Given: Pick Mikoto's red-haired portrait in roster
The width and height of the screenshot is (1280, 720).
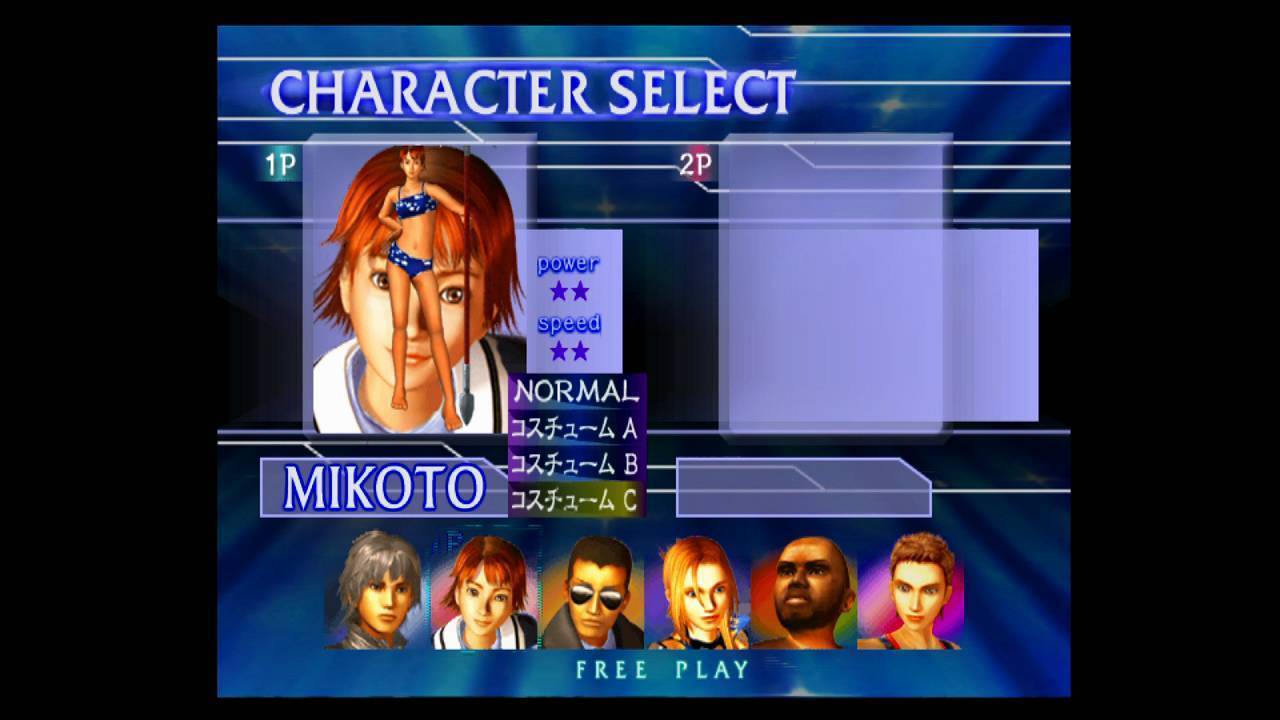Looking at the screenshot, I should pos(484,591).
